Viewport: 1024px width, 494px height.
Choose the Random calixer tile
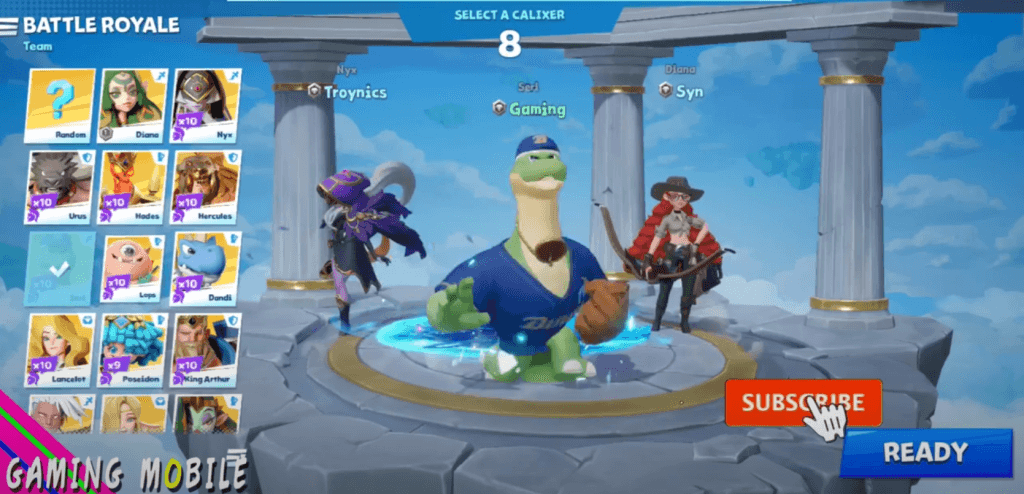(61, 105)
